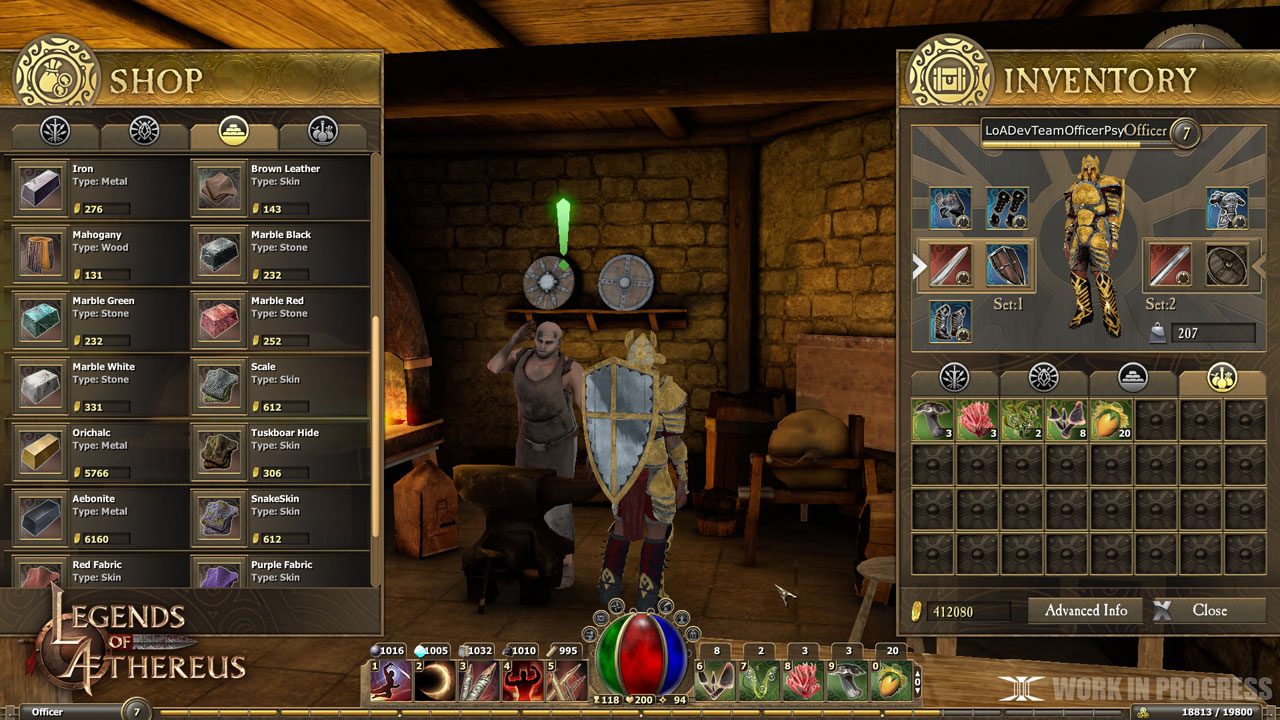The height and width of the screenshot is (720, 1280).
Task: Switch to the materials tab in the Shop
Action: pyautogui.click(x=235, y=132)
